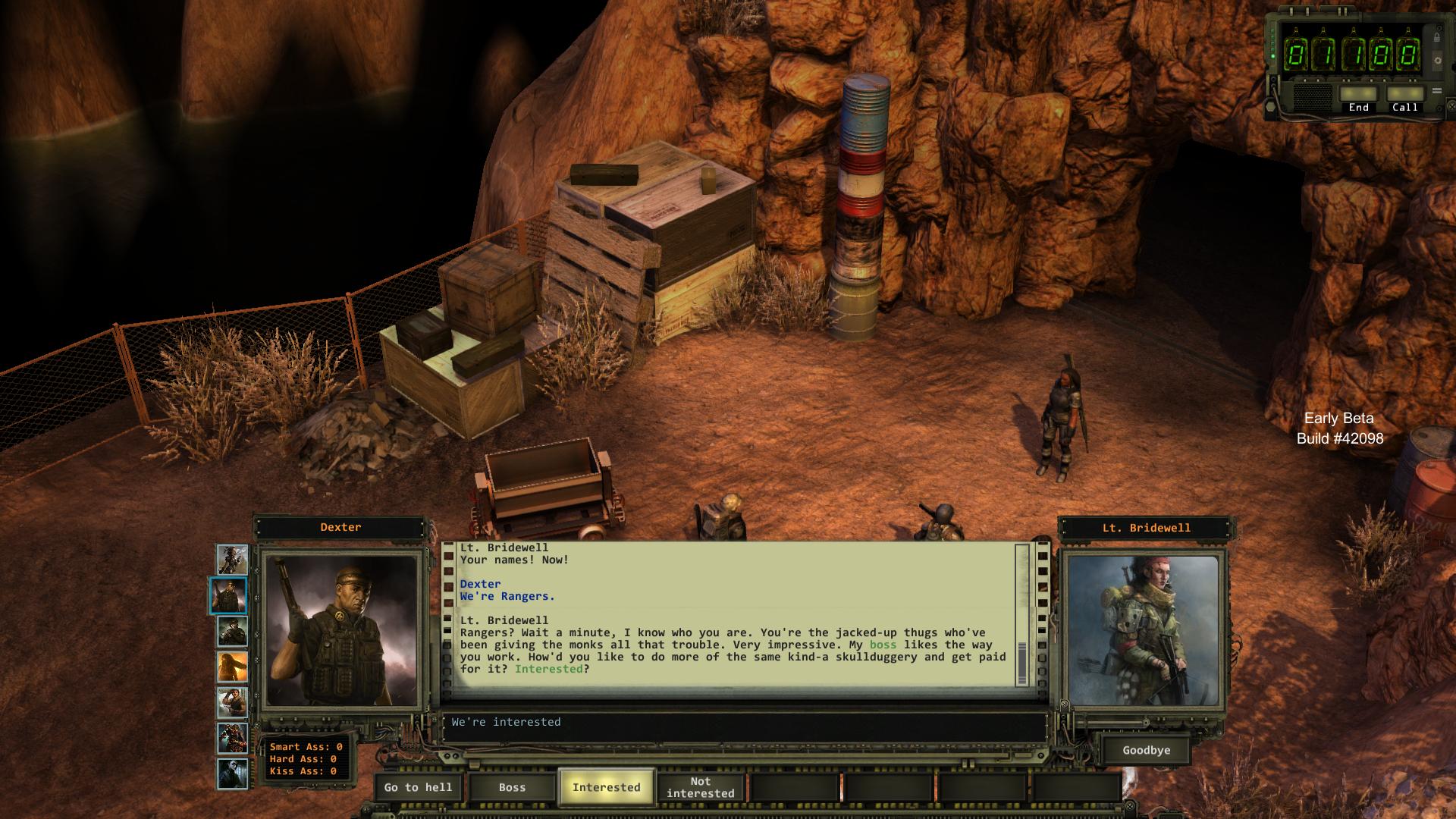Click the green "boss" keyword in dialogue
The image size is (1456, 819).
pos(883,645)
